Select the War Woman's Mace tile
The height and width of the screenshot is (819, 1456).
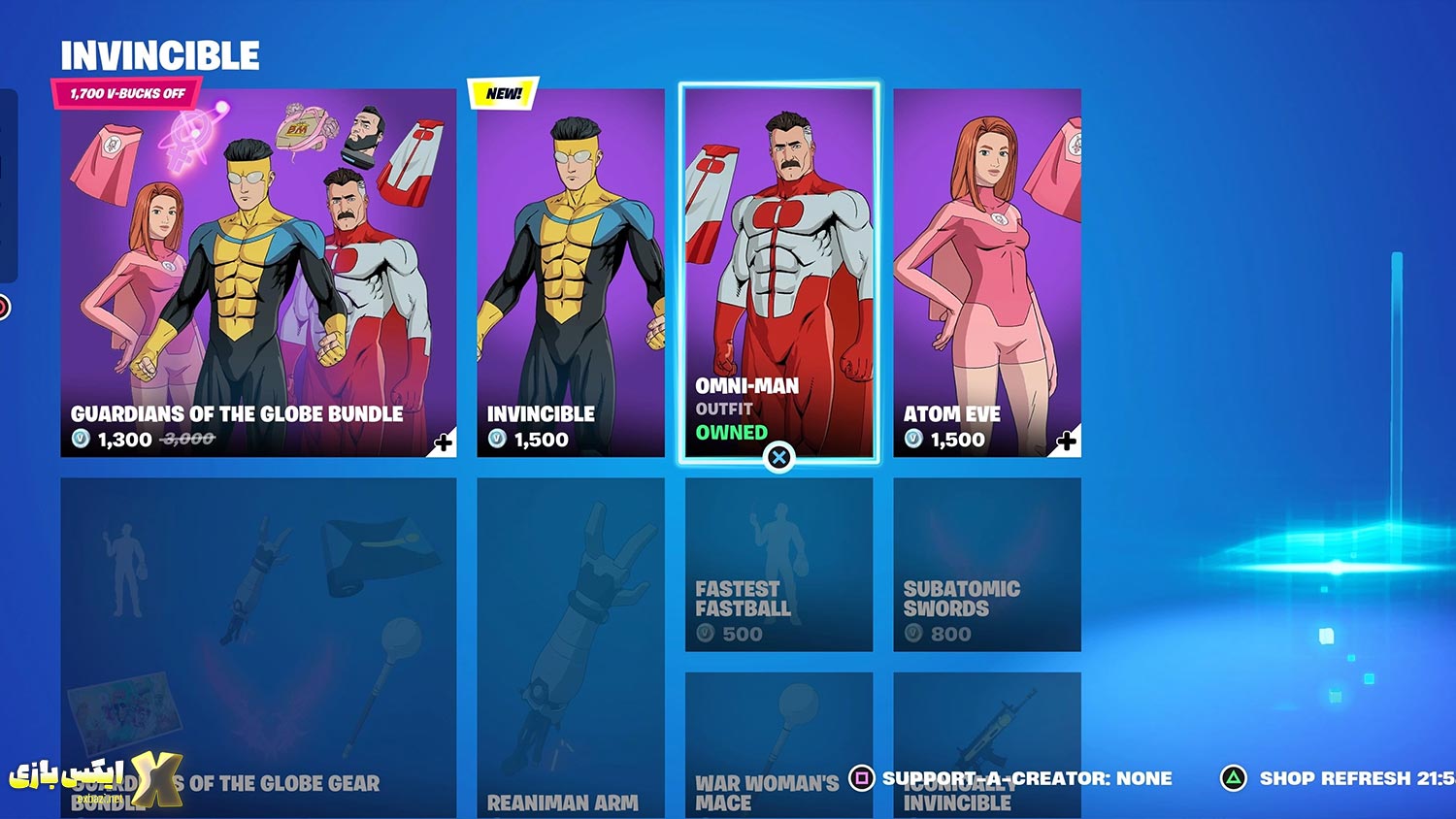pos(778,737)
